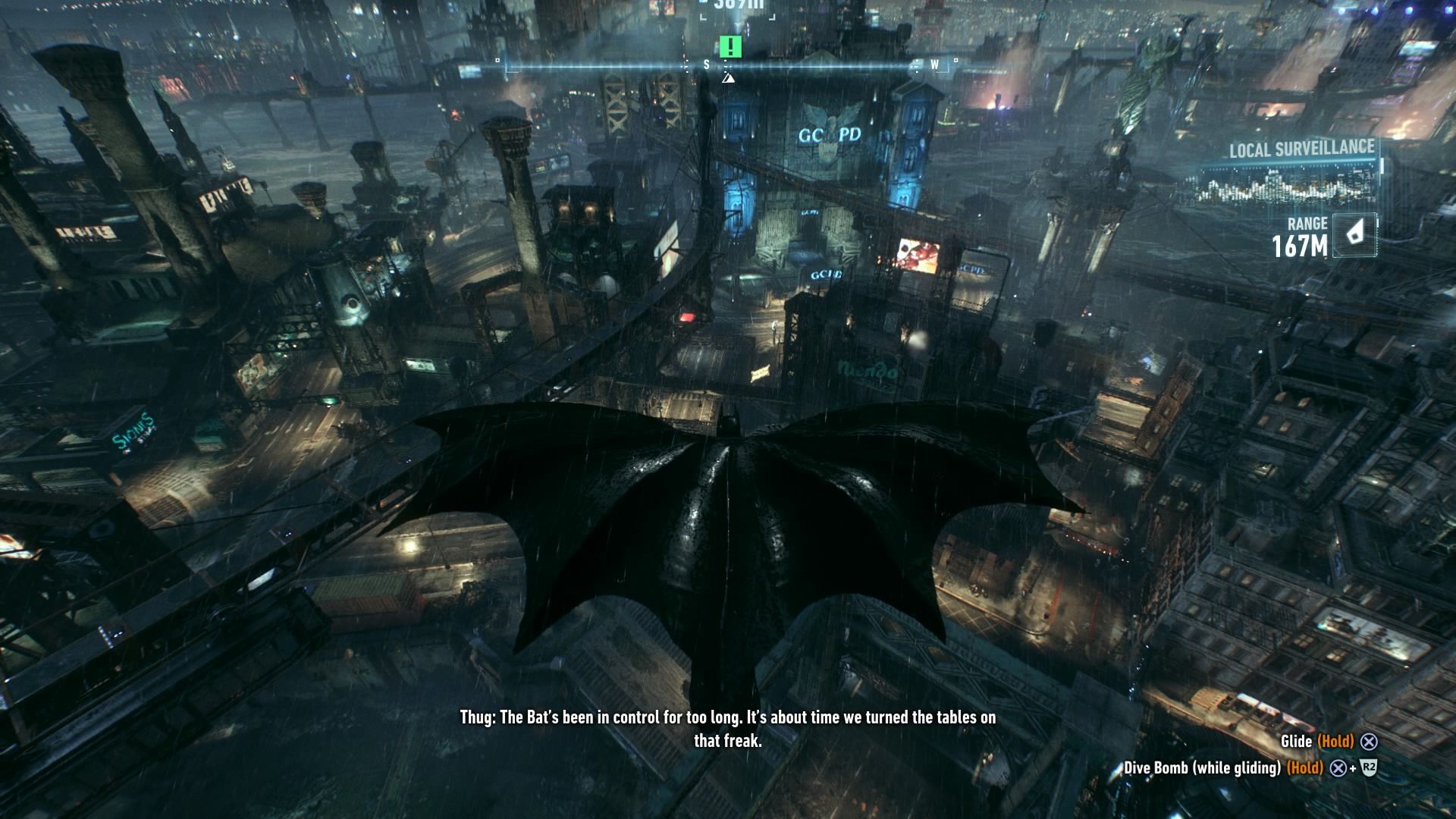Select the range tracker icon box
1456x819 pixels.
1354,234
